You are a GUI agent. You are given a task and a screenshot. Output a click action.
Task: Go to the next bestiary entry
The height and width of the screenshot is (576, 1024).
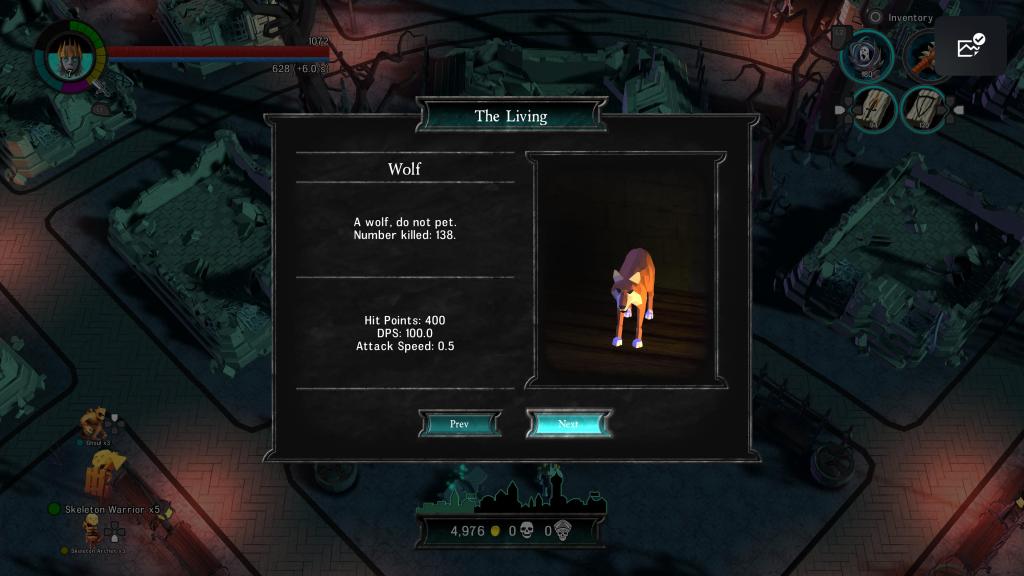568,424
